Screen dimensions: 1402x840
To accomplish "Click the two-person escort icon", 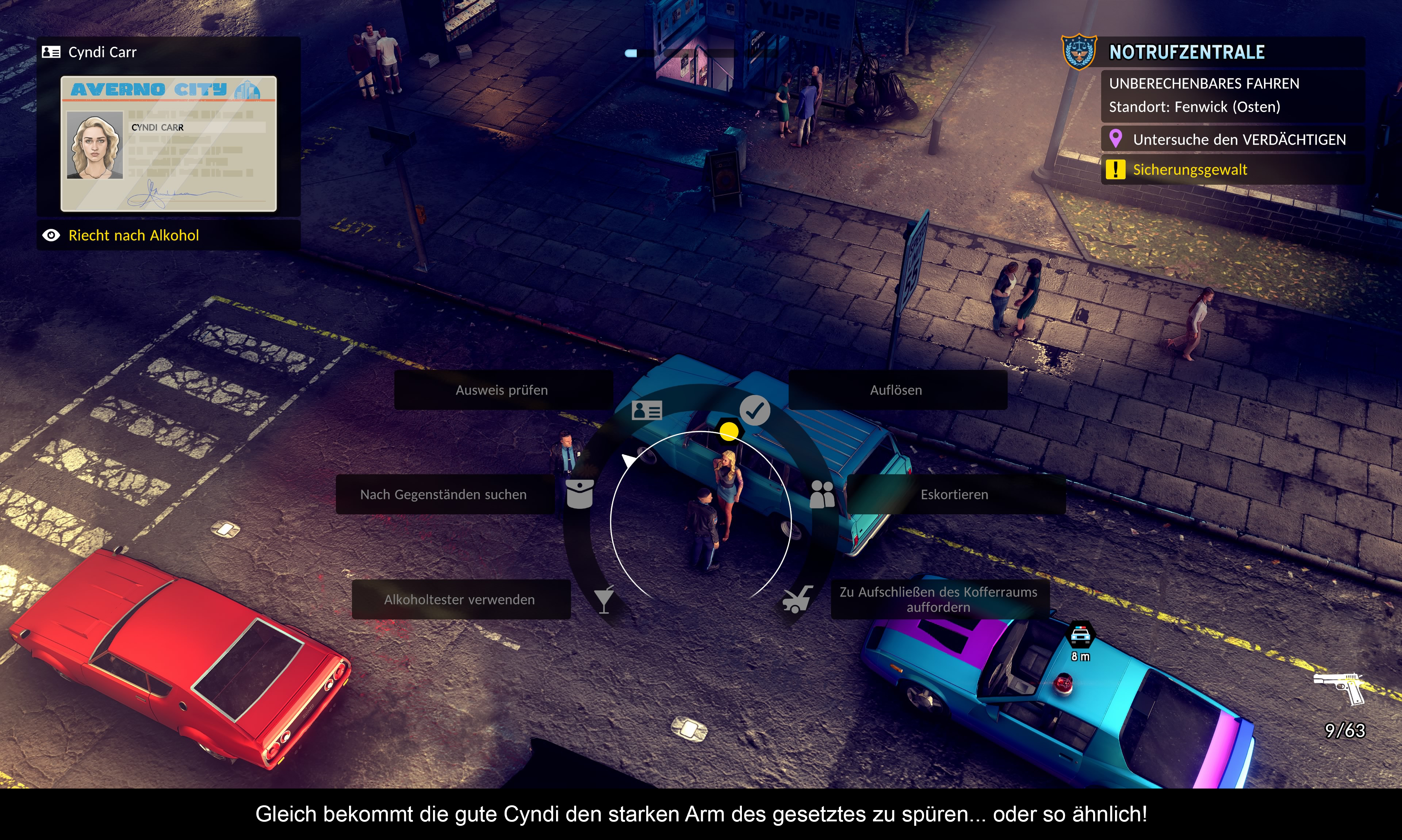I will coord(822,494).
